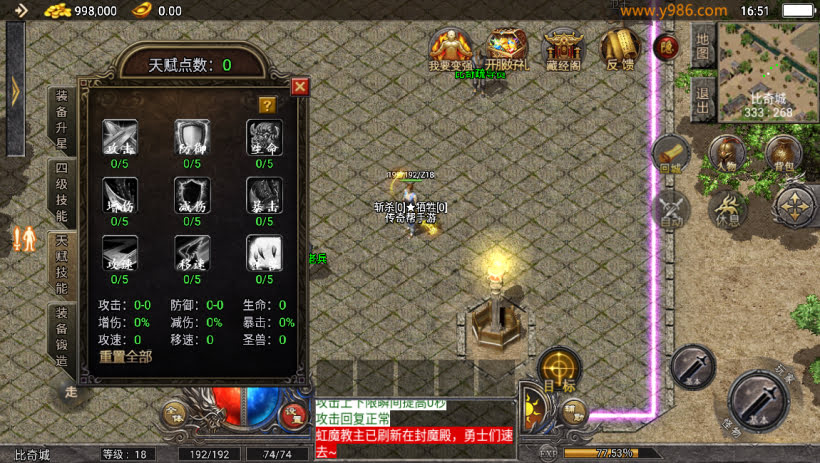Screen dimensions: 820x463
Task: Switch to the 四级技能 tab
Action: (62, 194)
